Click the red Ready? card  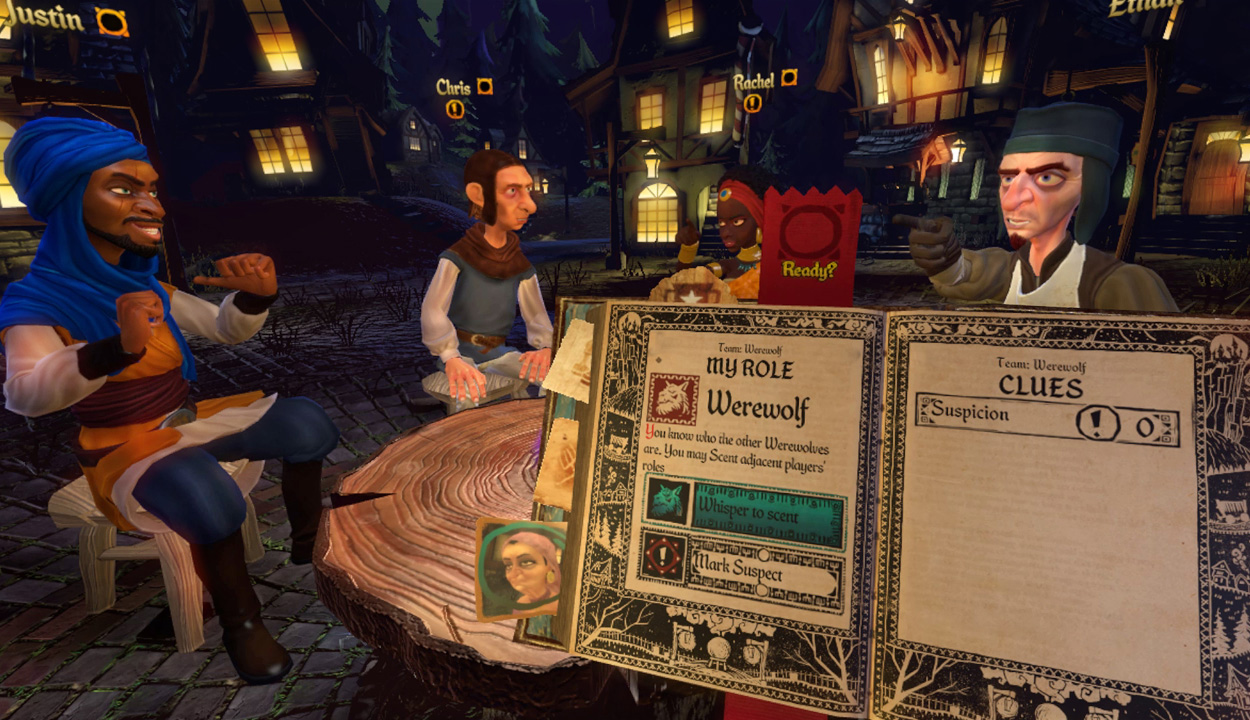pyautogui.click(x=809, y=244)
